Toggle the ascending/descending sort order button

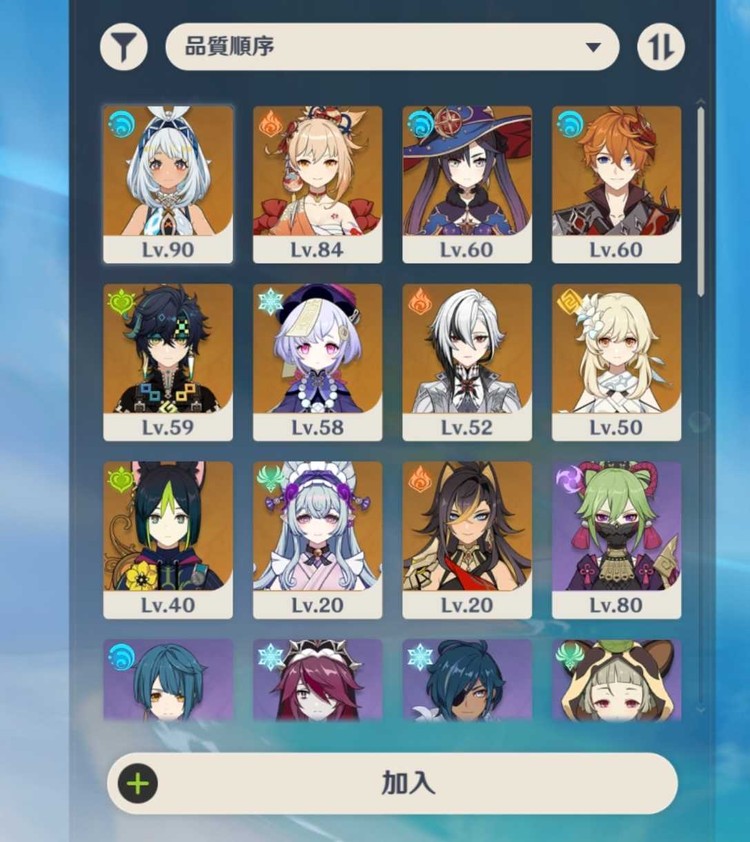[661, 47]
